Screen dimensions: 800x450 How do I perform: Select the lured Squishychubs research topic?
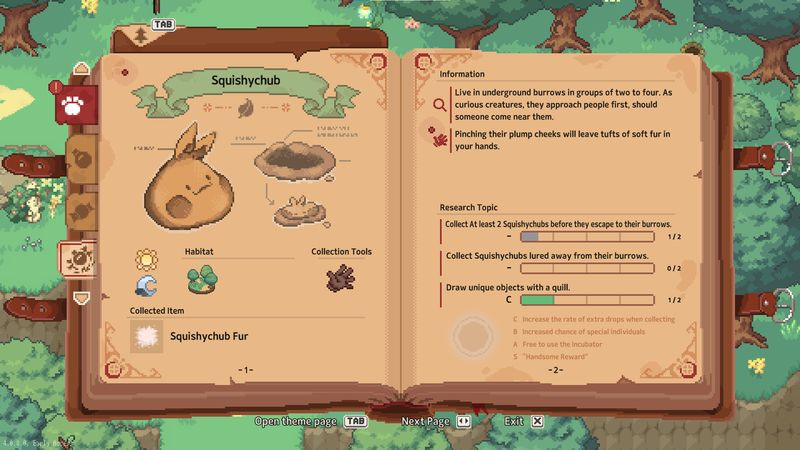pyautogui.click(x=546, y=256)
